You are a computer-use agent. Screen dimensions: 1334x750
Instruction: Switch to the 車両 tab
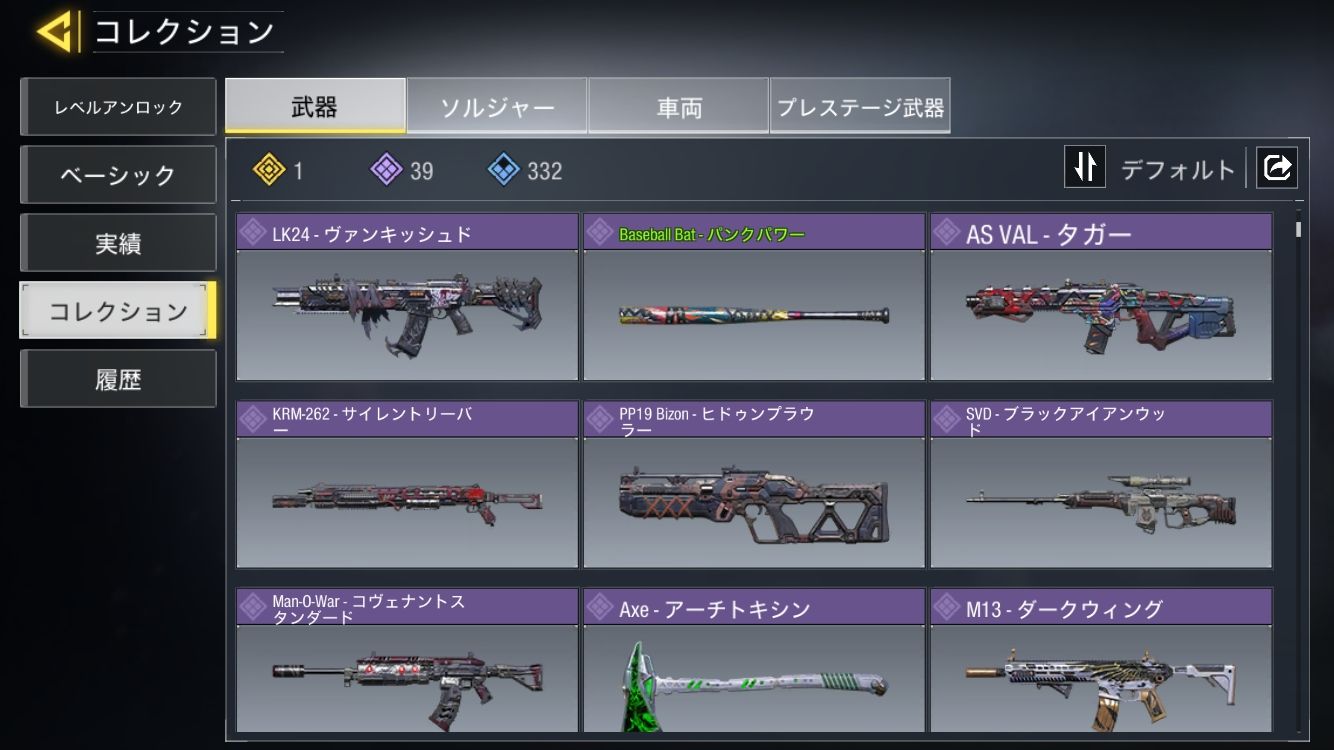click(x=679, y=106)
